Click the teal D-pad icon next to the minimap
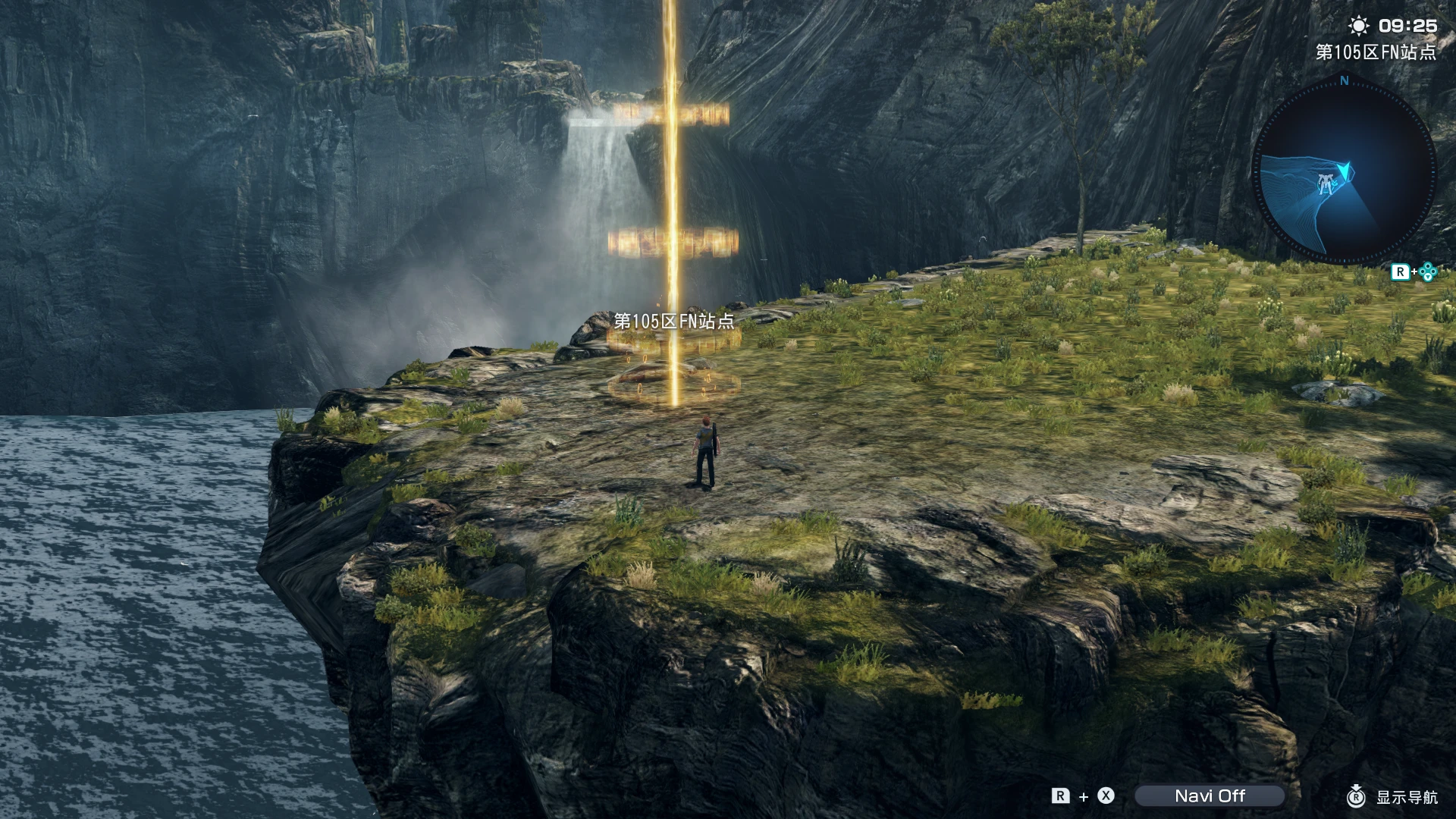1456x819 pixels. [x=1426, y=271]
